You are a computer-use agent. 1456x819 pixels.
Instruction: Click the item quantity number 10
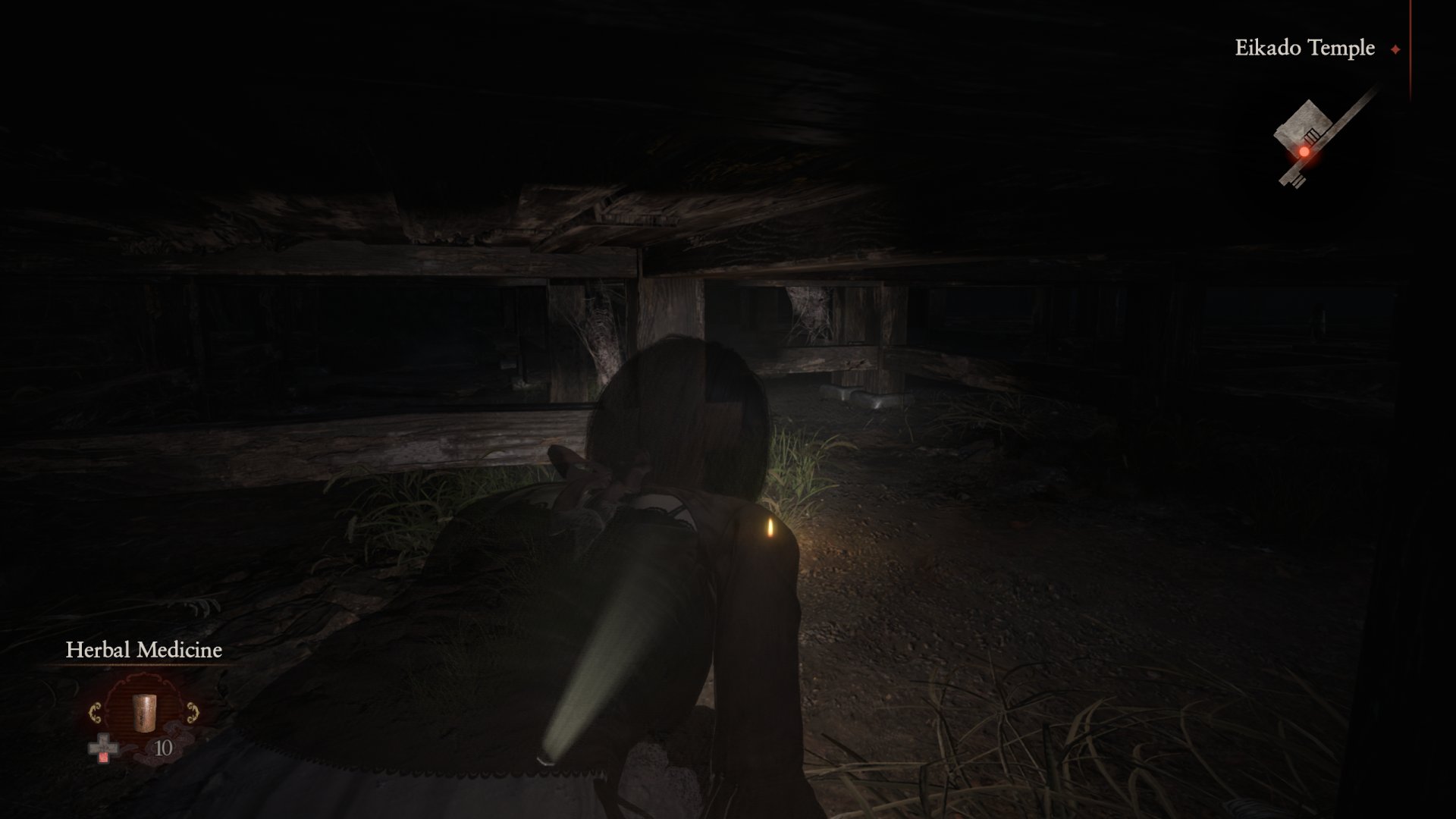(164, 748)
